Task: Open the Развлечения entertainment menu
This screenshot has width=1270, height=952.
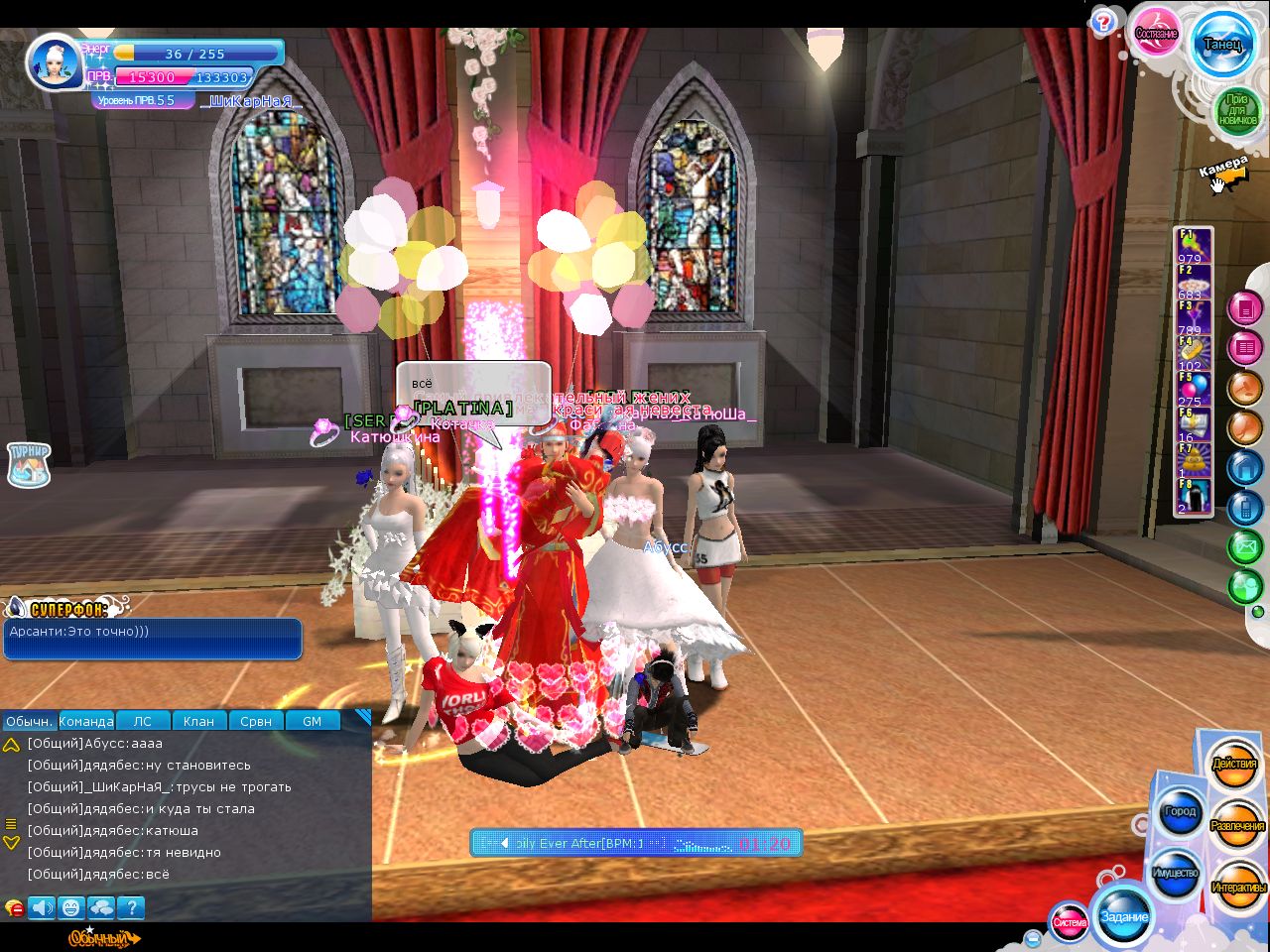Action: click(x=1237, y=826)
